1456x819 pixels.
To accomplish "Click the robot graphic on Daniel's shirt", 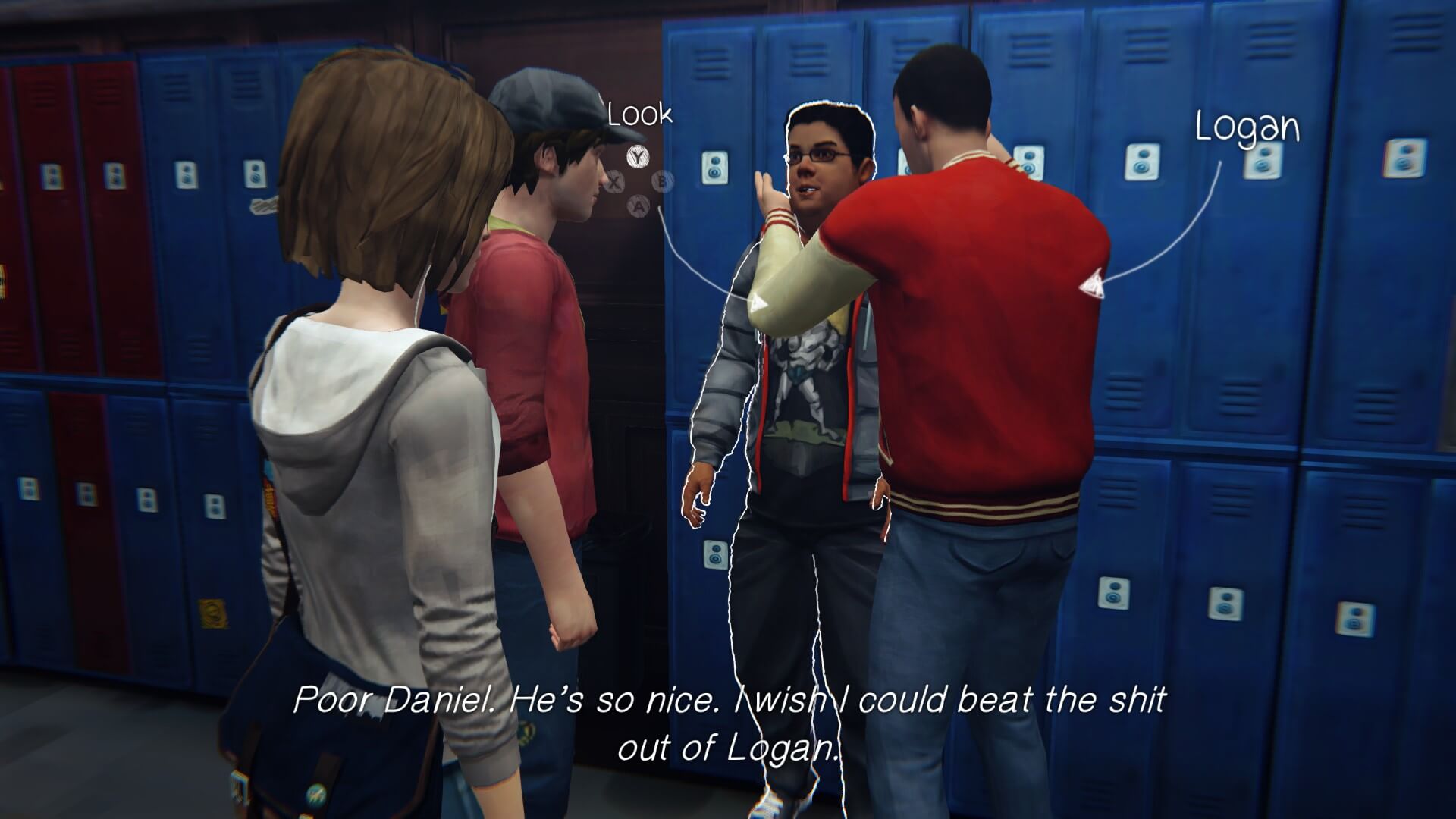I will click(804, 372).
